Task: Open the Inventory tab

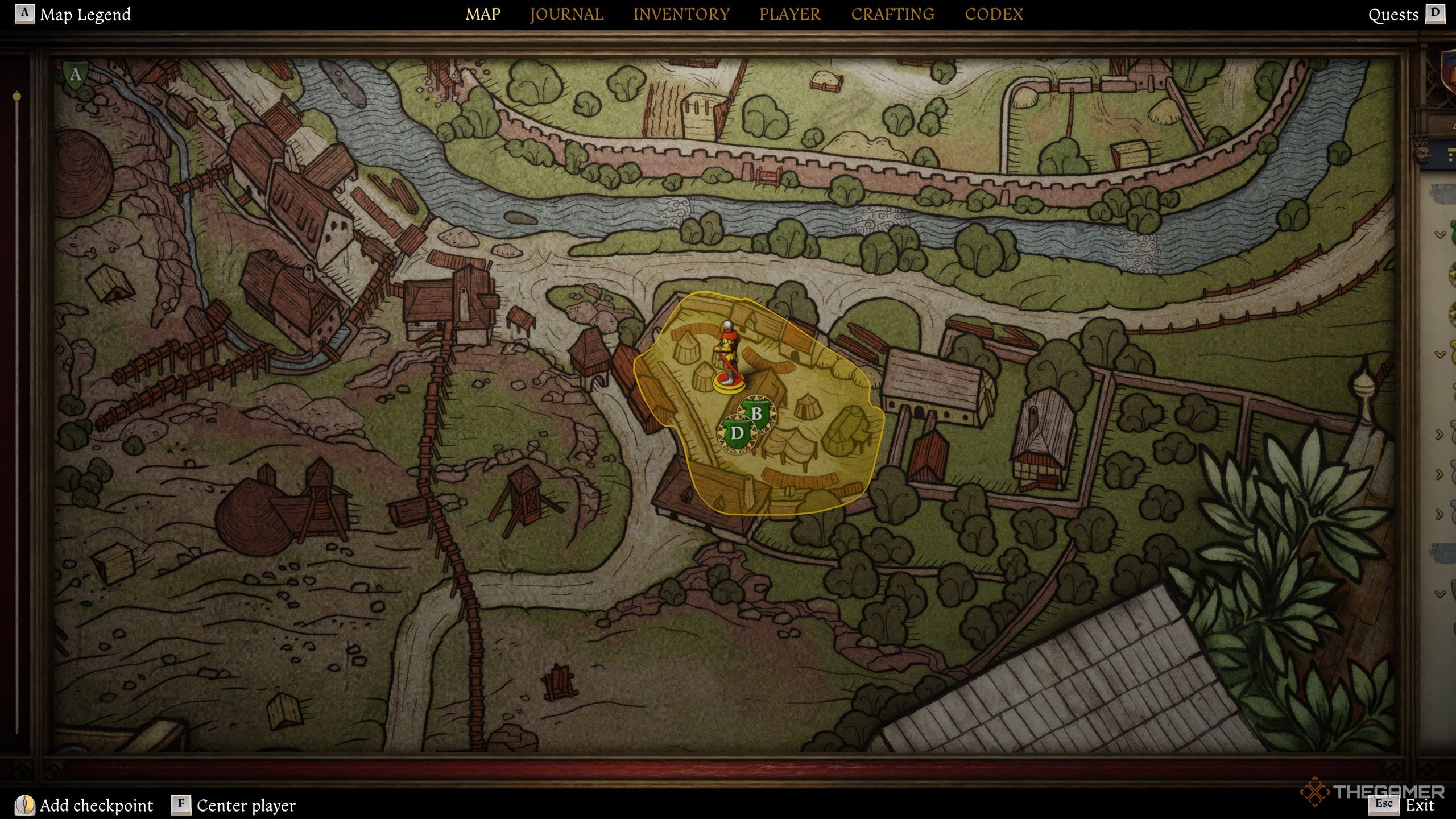Action: [x=681, y=14]
